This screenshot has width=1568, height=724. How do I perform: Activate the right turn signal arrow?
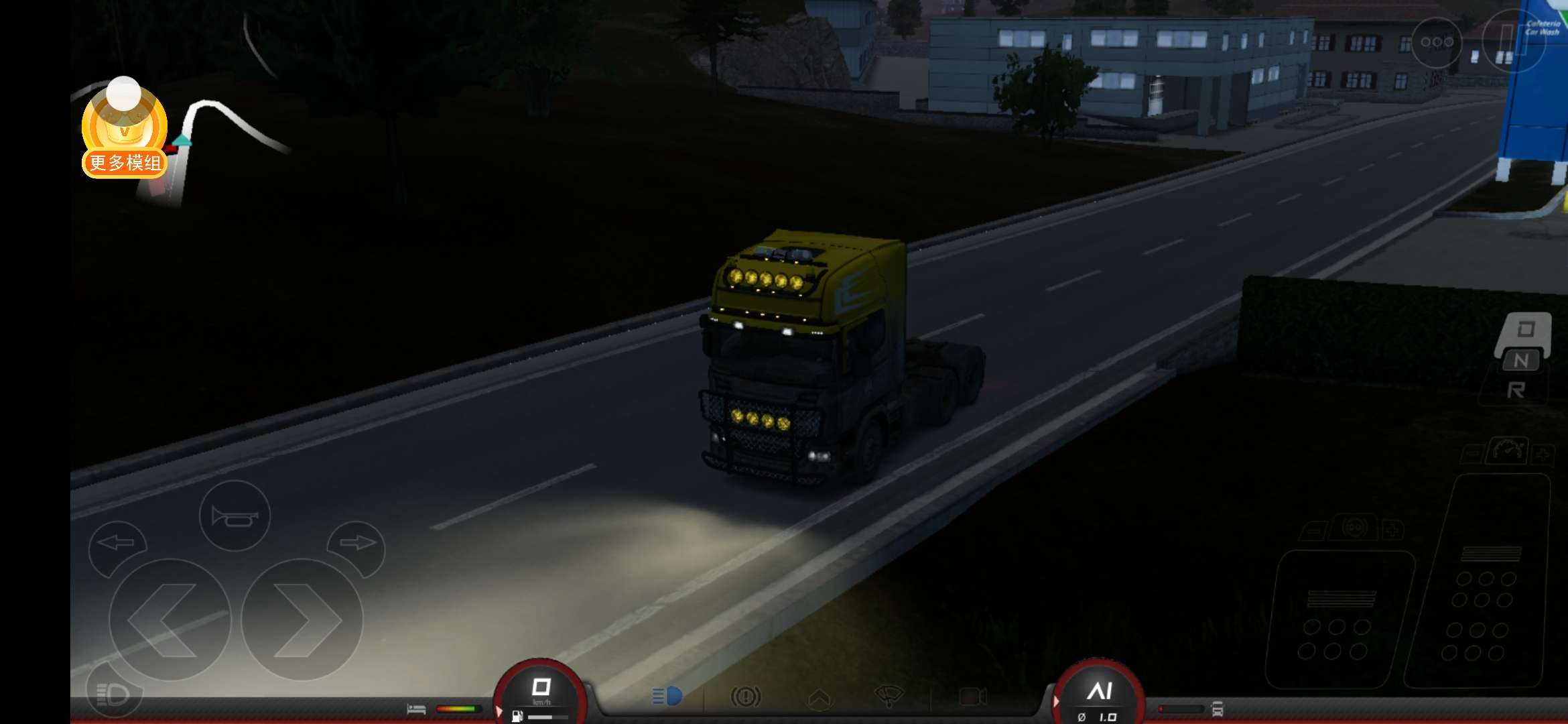(x=357, y=543)
